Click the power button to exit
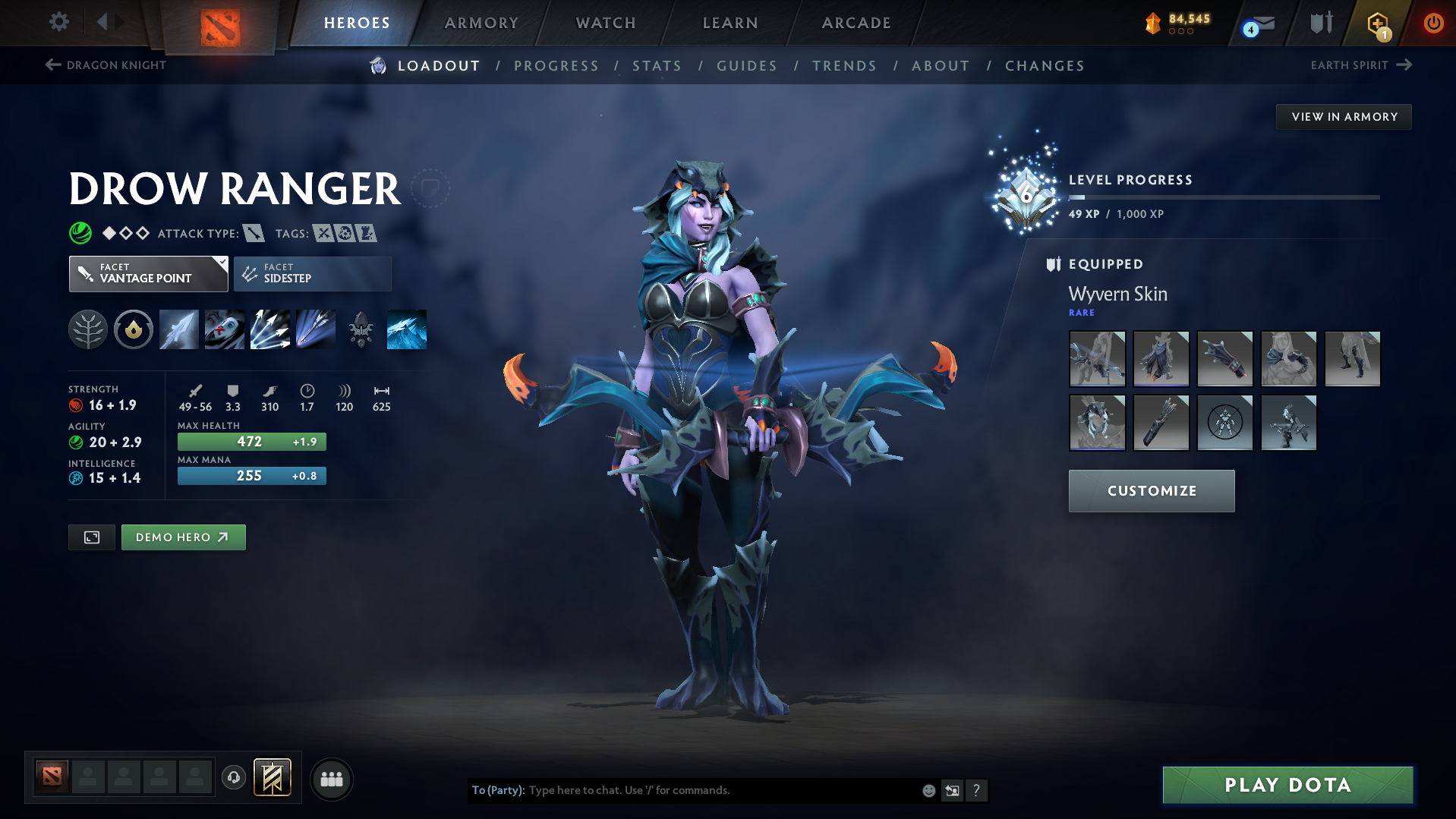Image resolution: width=1456 pixels, height=819 pixels. [1433, 24]
